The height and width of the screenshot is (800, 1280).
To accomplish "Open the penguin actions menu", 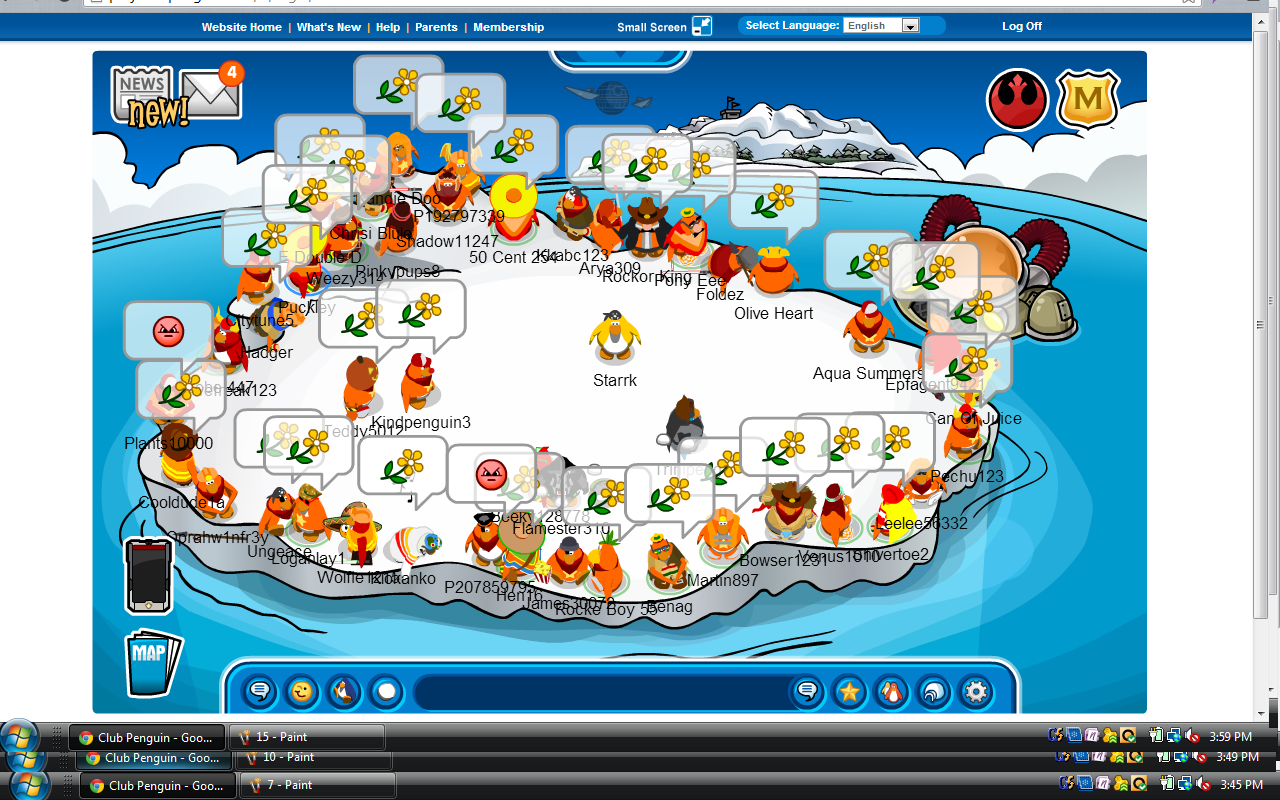I will (343, 691).
